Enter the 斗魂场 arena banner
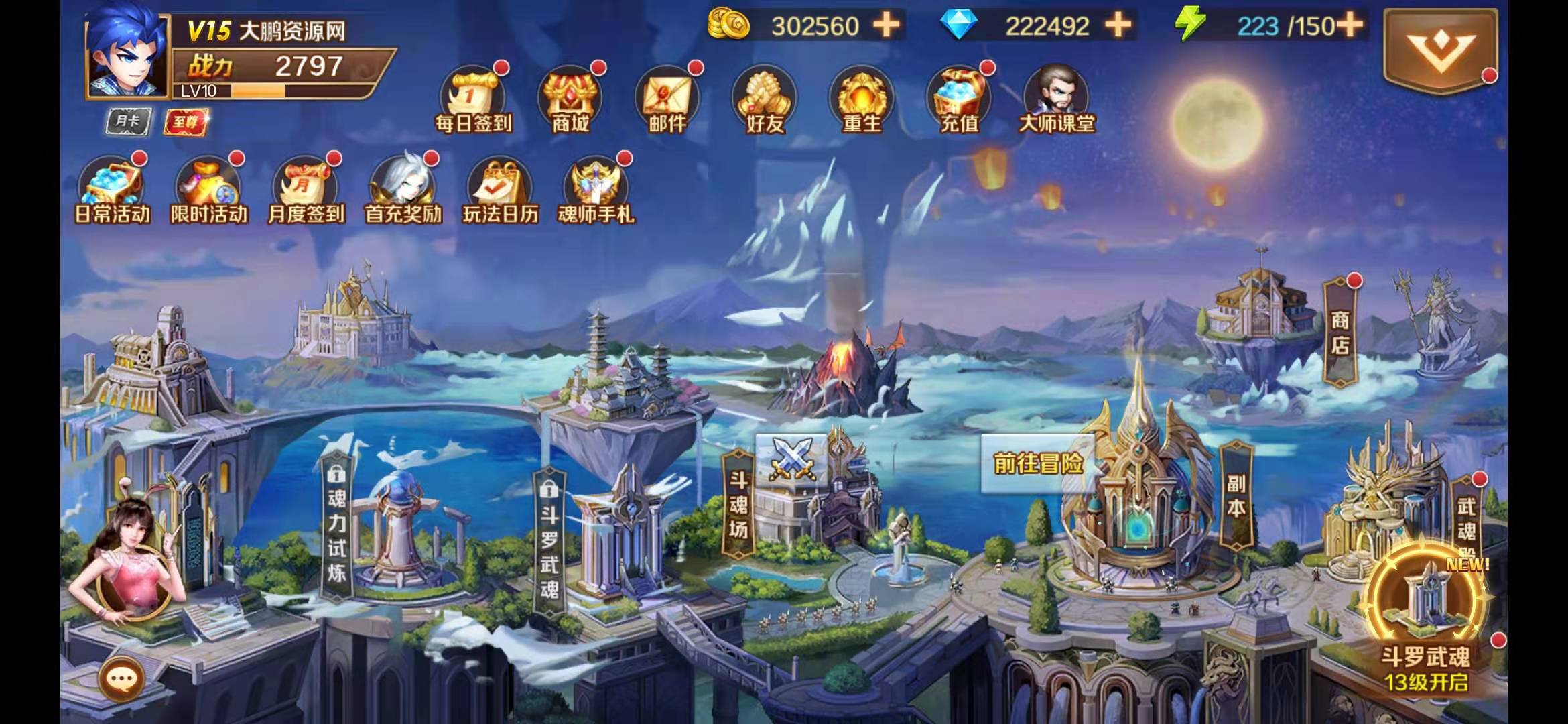Image resolution: width=1568 pixels, height=724 pixels. pos(738,505)
